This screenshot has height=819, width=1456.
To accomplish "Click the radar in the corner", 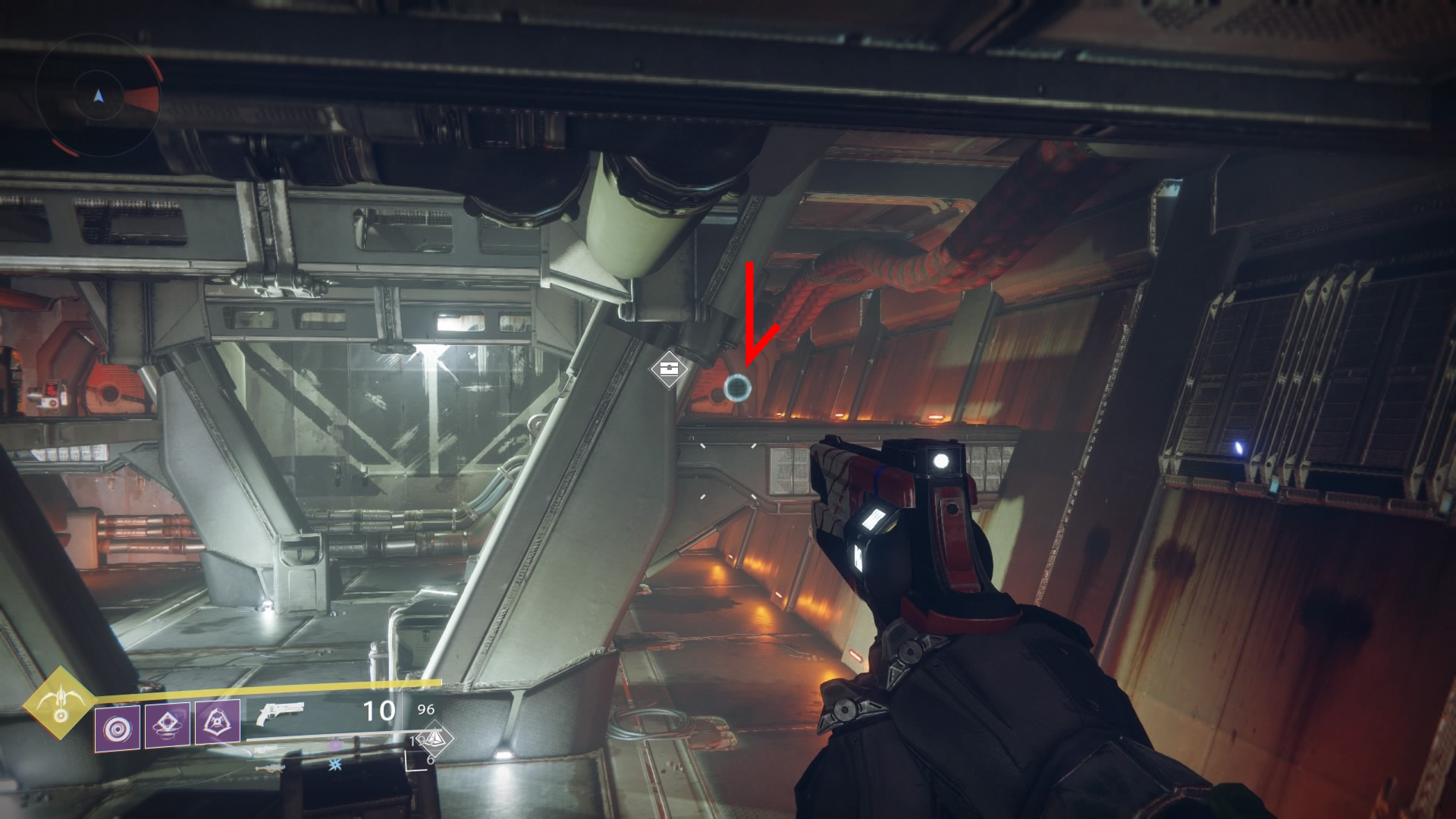I will pos(98,96).
